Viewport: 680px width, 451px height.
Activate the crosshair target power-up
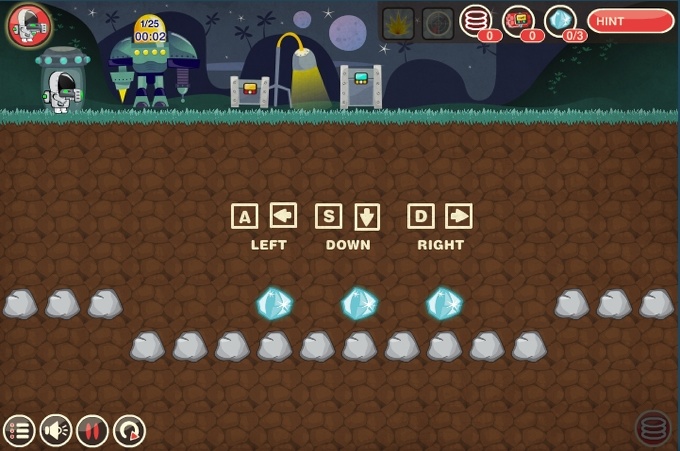[x=437, y=22]
